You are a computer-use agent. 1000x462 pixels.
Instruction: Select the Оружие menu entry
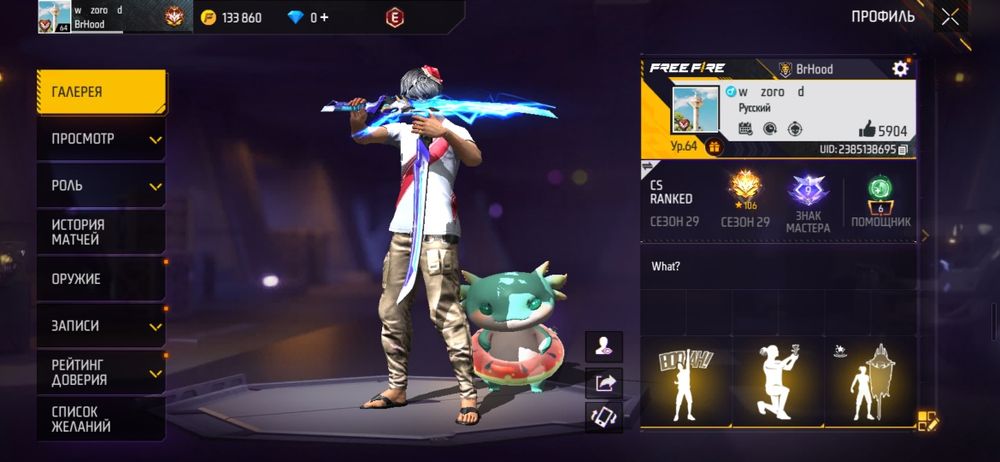[100, 279]
